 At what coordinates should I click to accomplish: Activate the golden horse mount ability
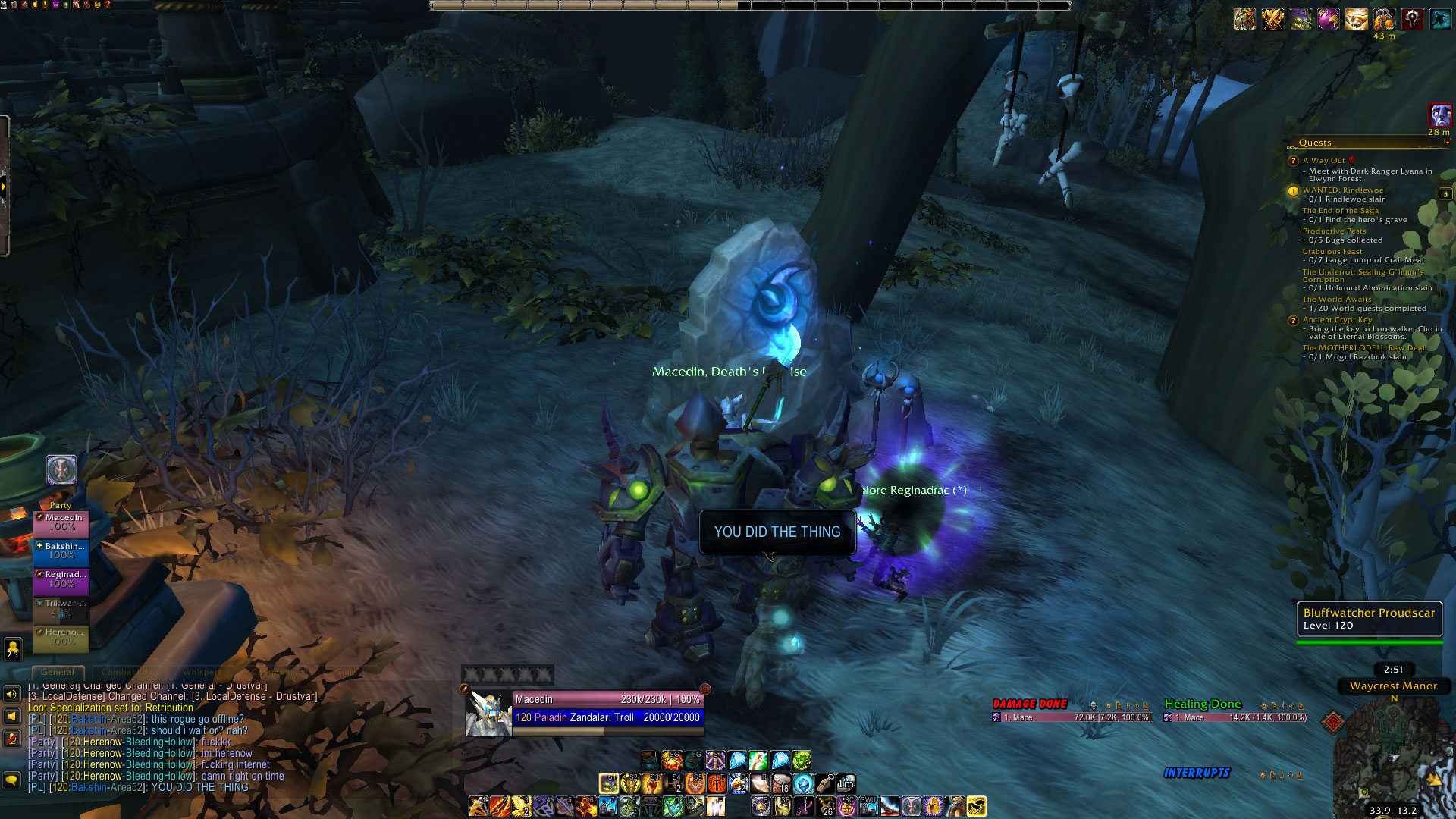976,806
